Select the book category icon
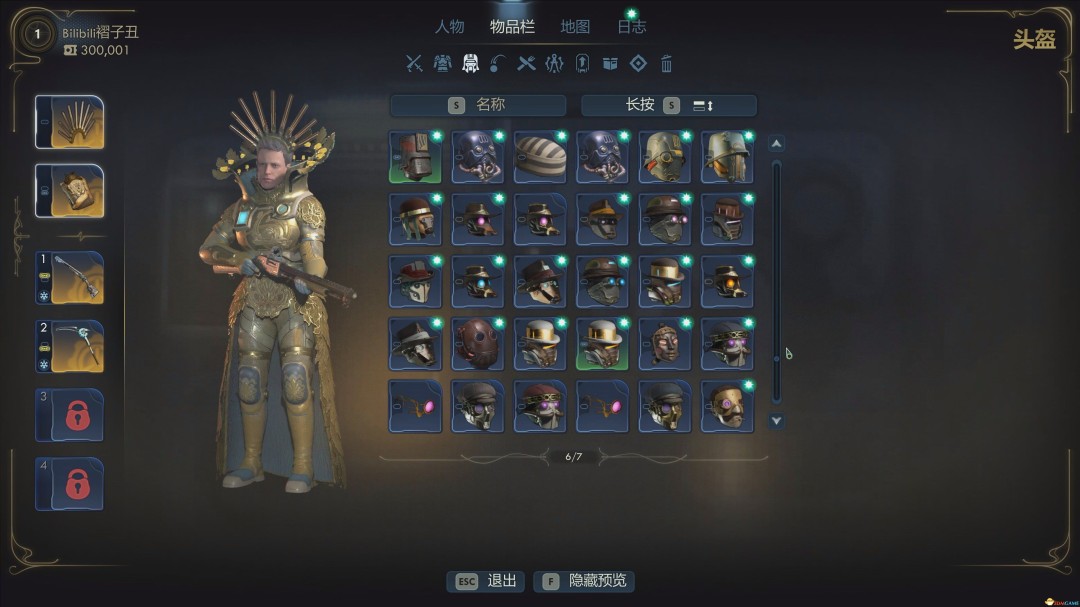1080x607 pixels. coord(610,64)
